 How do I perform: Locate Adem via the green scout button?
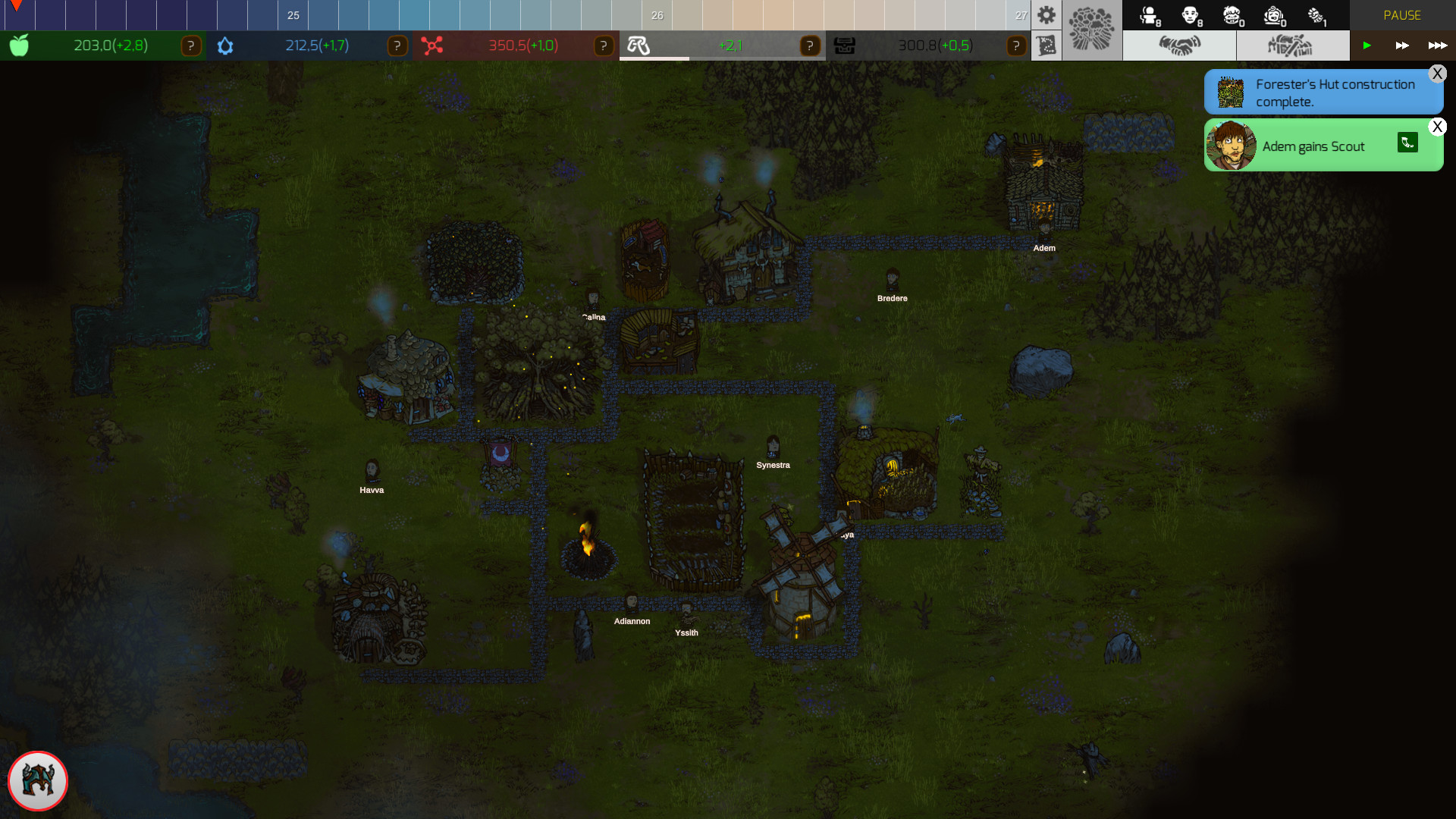[x=1407, y=143]
